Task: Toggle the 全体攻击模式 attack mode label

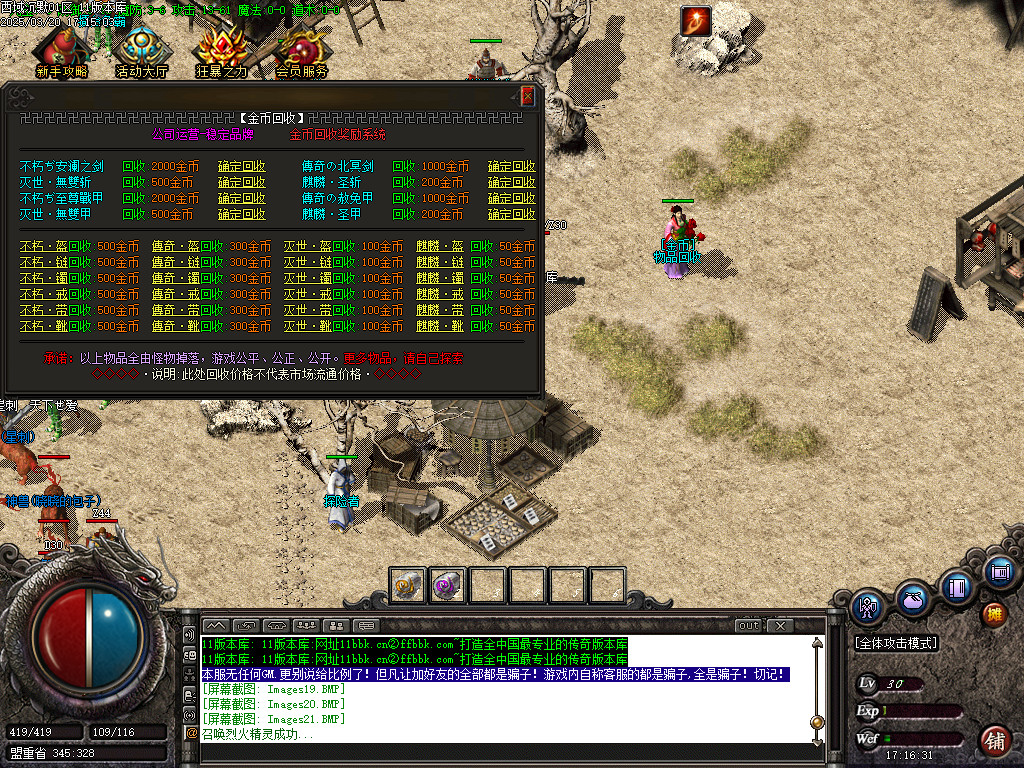Action: click(x=896, y=644)
